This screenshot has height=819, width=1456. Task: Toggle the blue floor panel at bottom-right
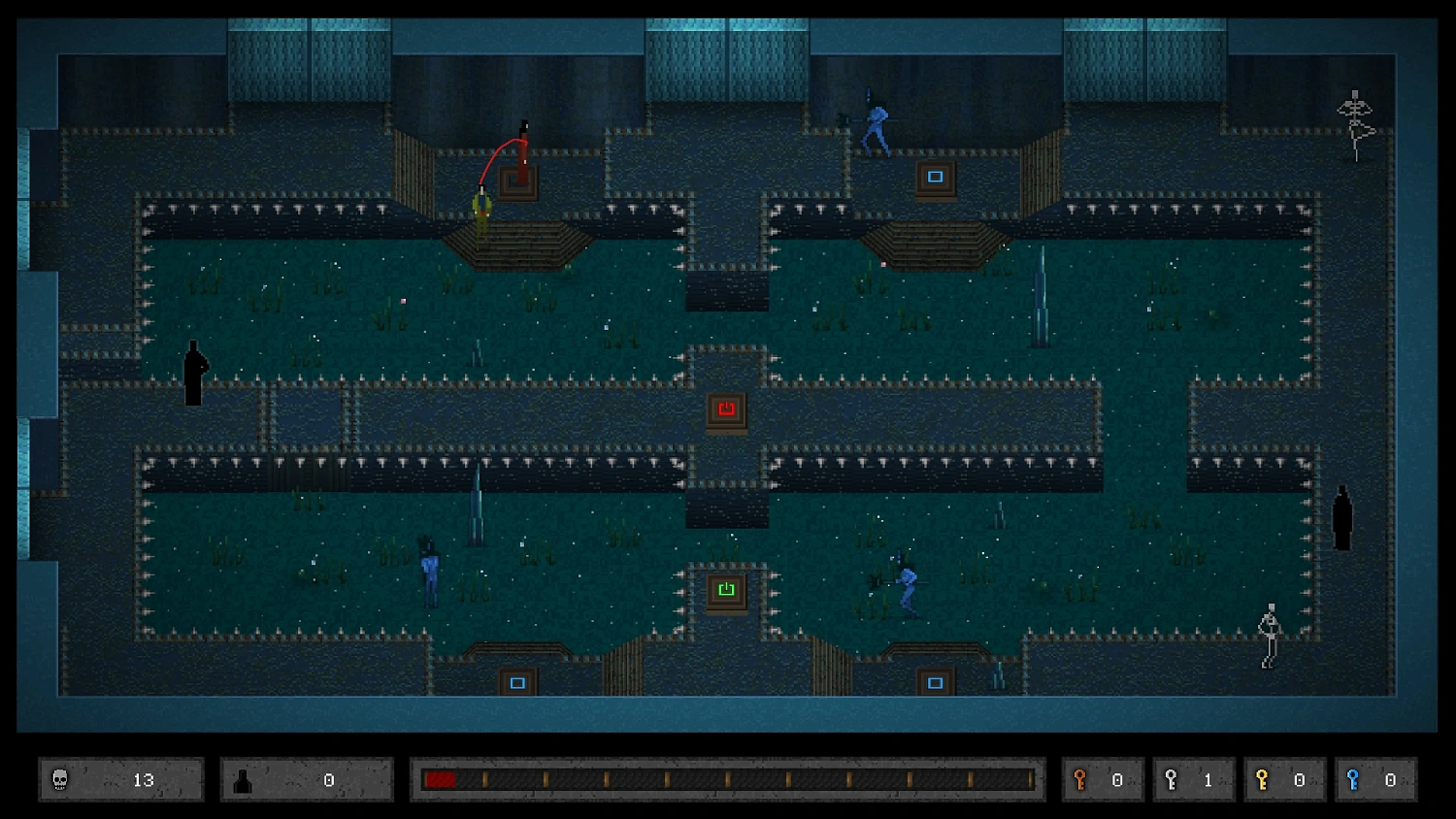(934, 682)
